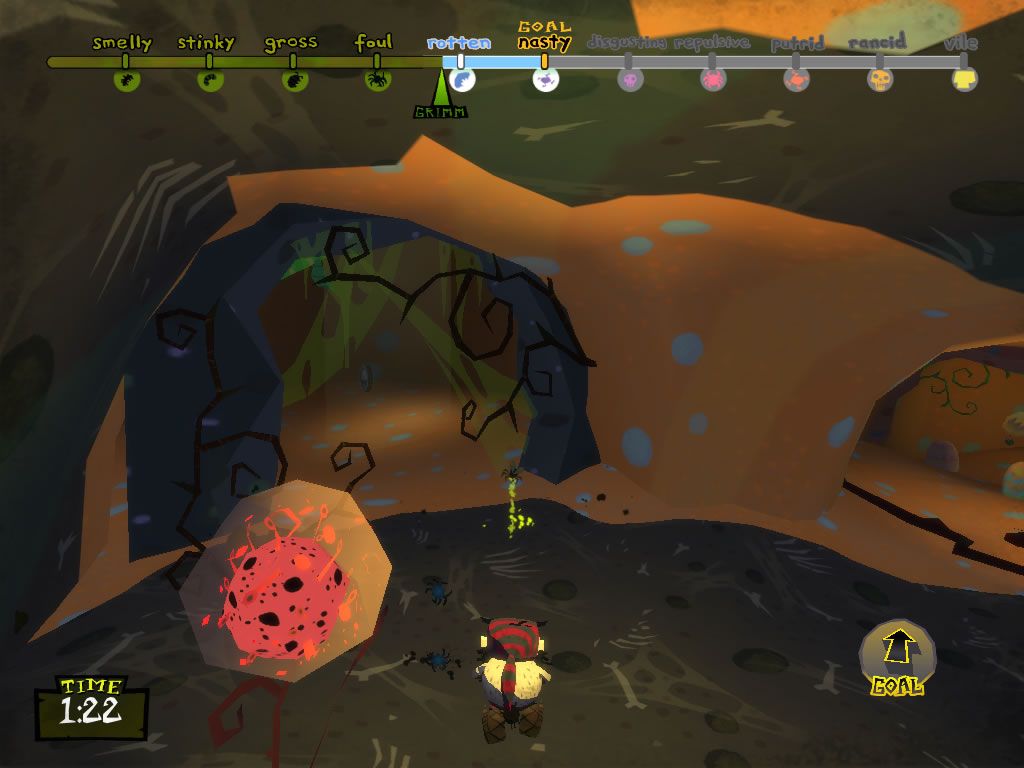Click the nasty goal milestone icon
This screenshot has width=1024, height=768.
pyautogui.click(x=545, y=80)
